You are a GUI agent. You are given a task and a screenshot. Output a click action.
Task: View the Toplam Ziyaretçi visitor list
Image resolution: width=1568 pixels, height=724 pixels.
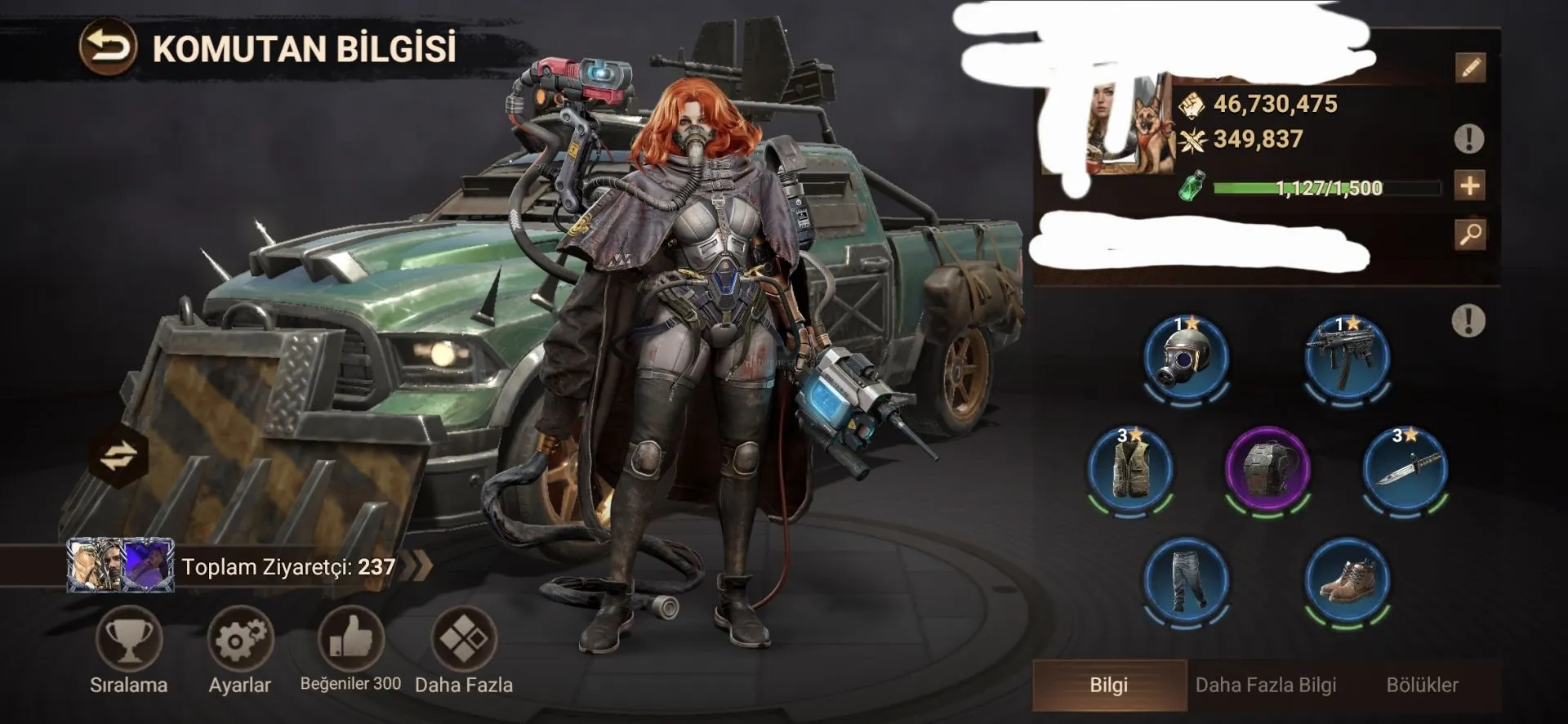pyautogui.click(x=245, y=566)
